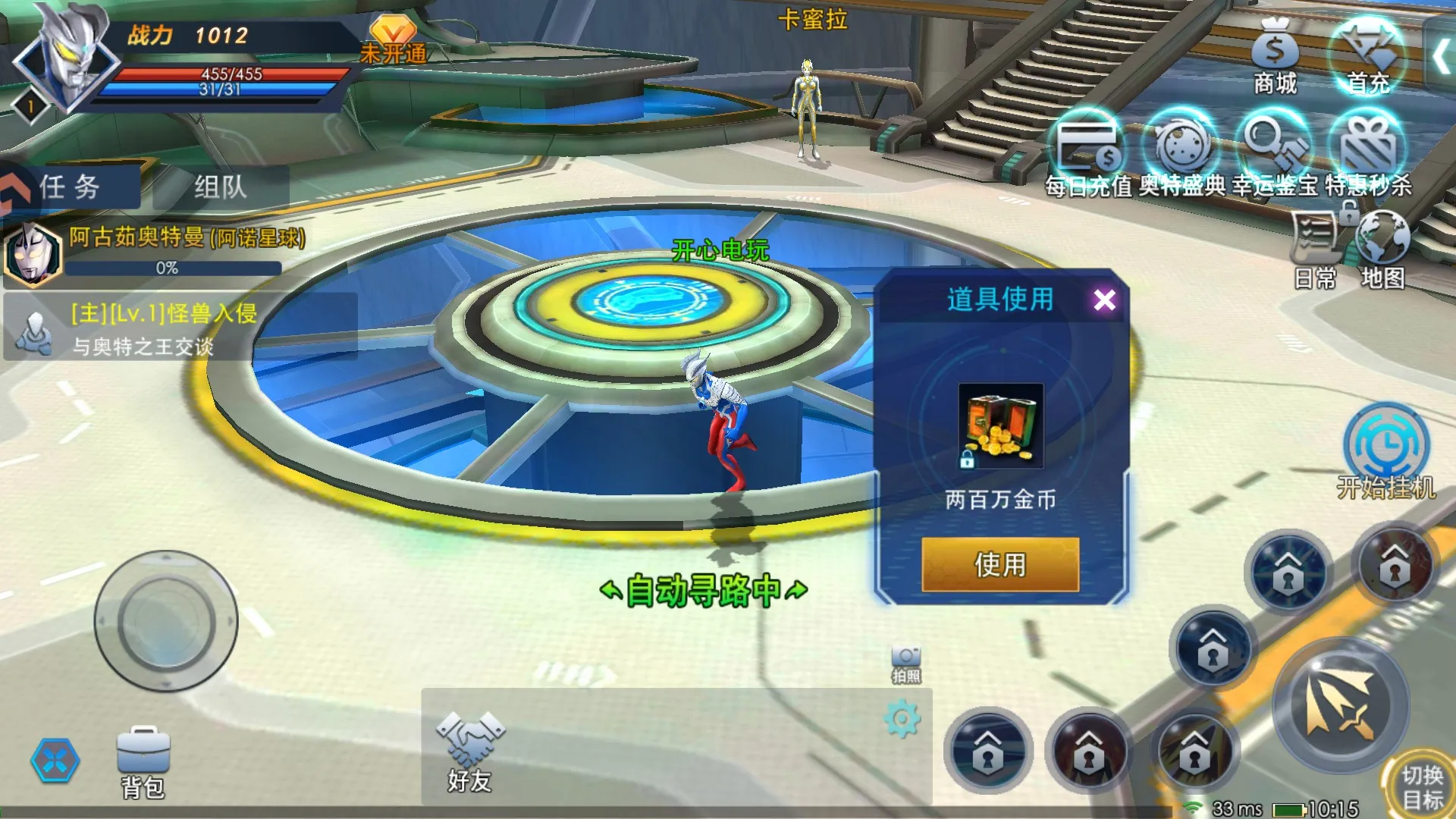Screen dimensions: 1456x819
Task: Open the 日常 daily menu
Action: click(1315, 250)
